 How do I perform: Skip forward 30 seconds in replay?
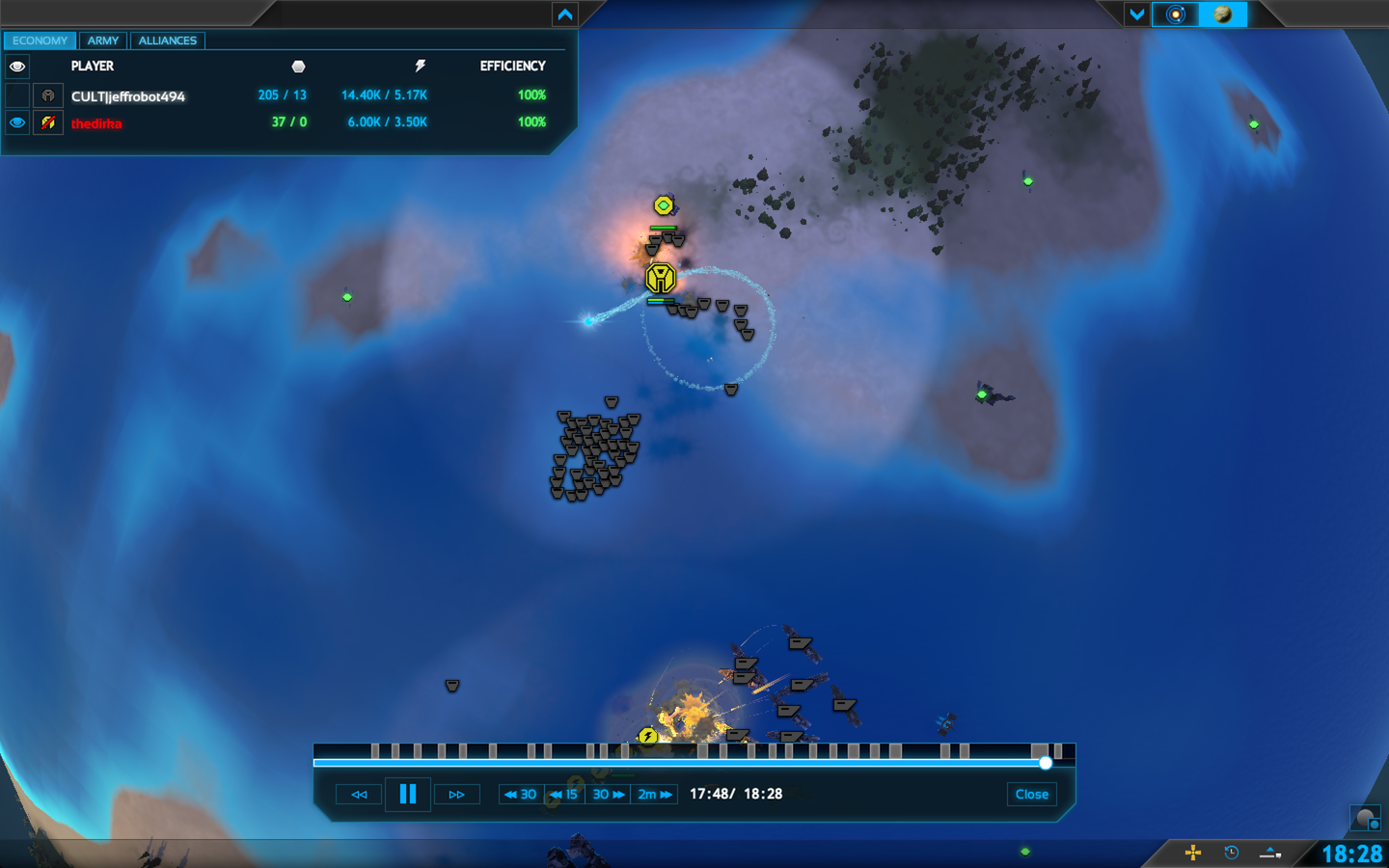(608, 795)
